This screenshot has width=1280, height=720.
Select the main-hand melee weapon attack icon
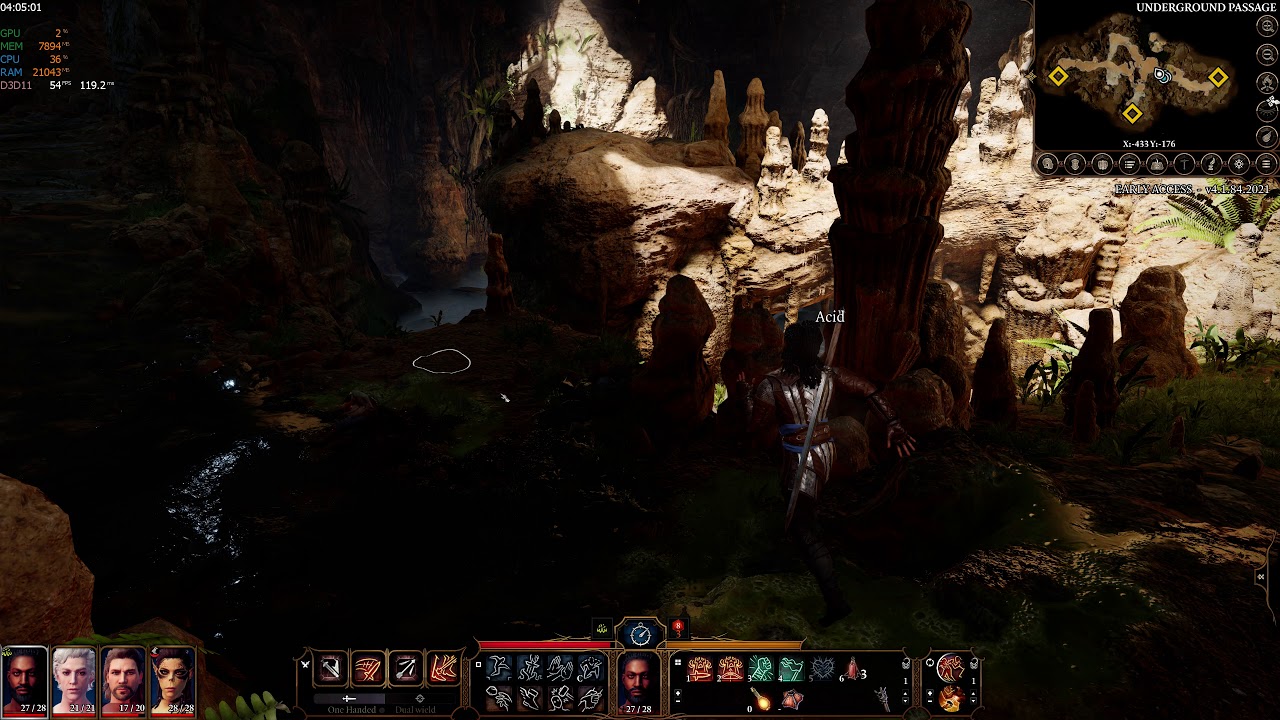tap(330, 668)
